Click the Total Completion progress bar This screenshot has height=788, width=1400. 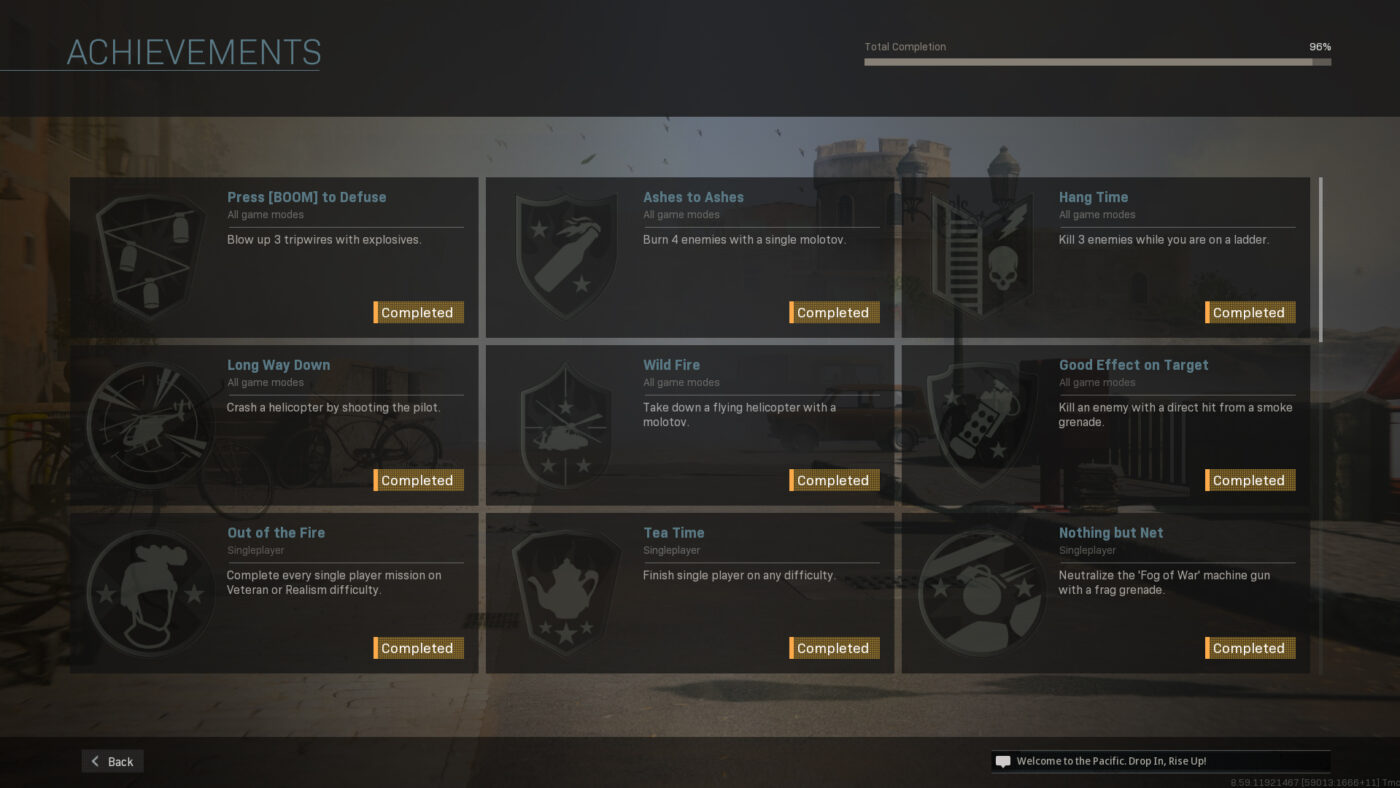pos(1097,61)
